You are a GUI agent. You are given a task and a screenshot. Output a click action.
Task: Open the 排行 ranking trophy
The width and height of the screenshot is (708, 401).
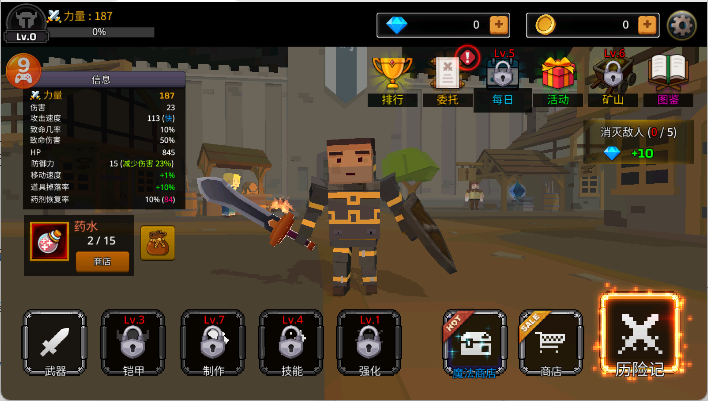392,78
